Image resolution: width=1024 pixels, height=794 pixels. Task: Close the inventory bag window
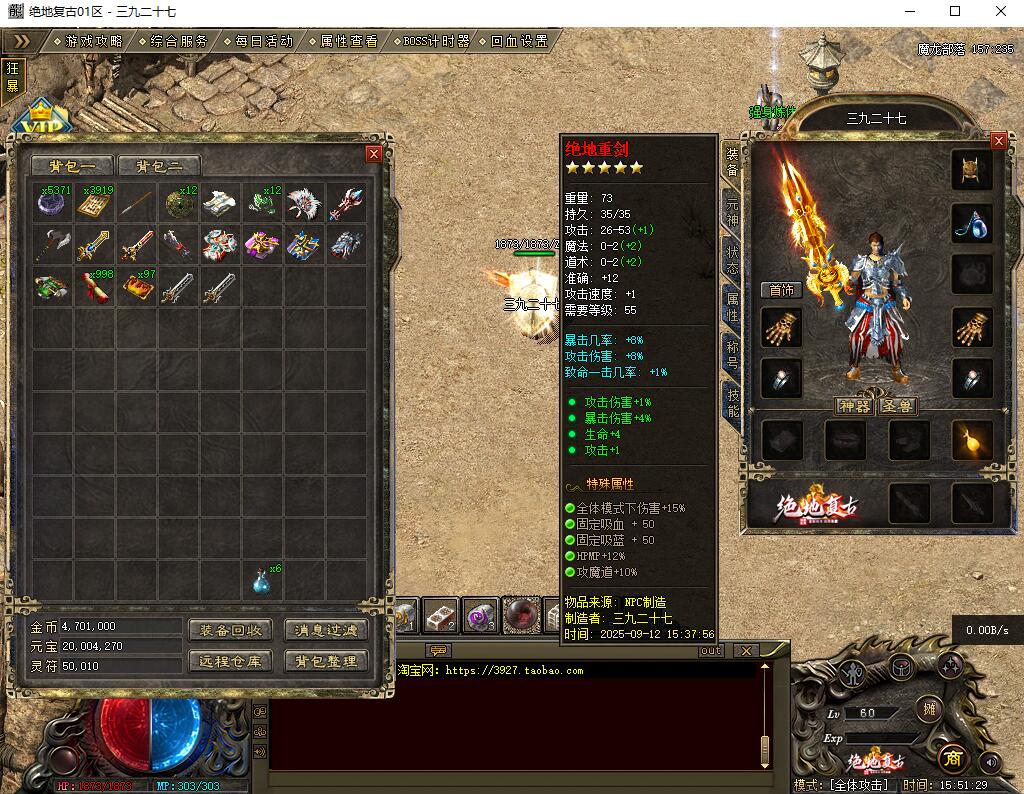(x=374, y=153)
